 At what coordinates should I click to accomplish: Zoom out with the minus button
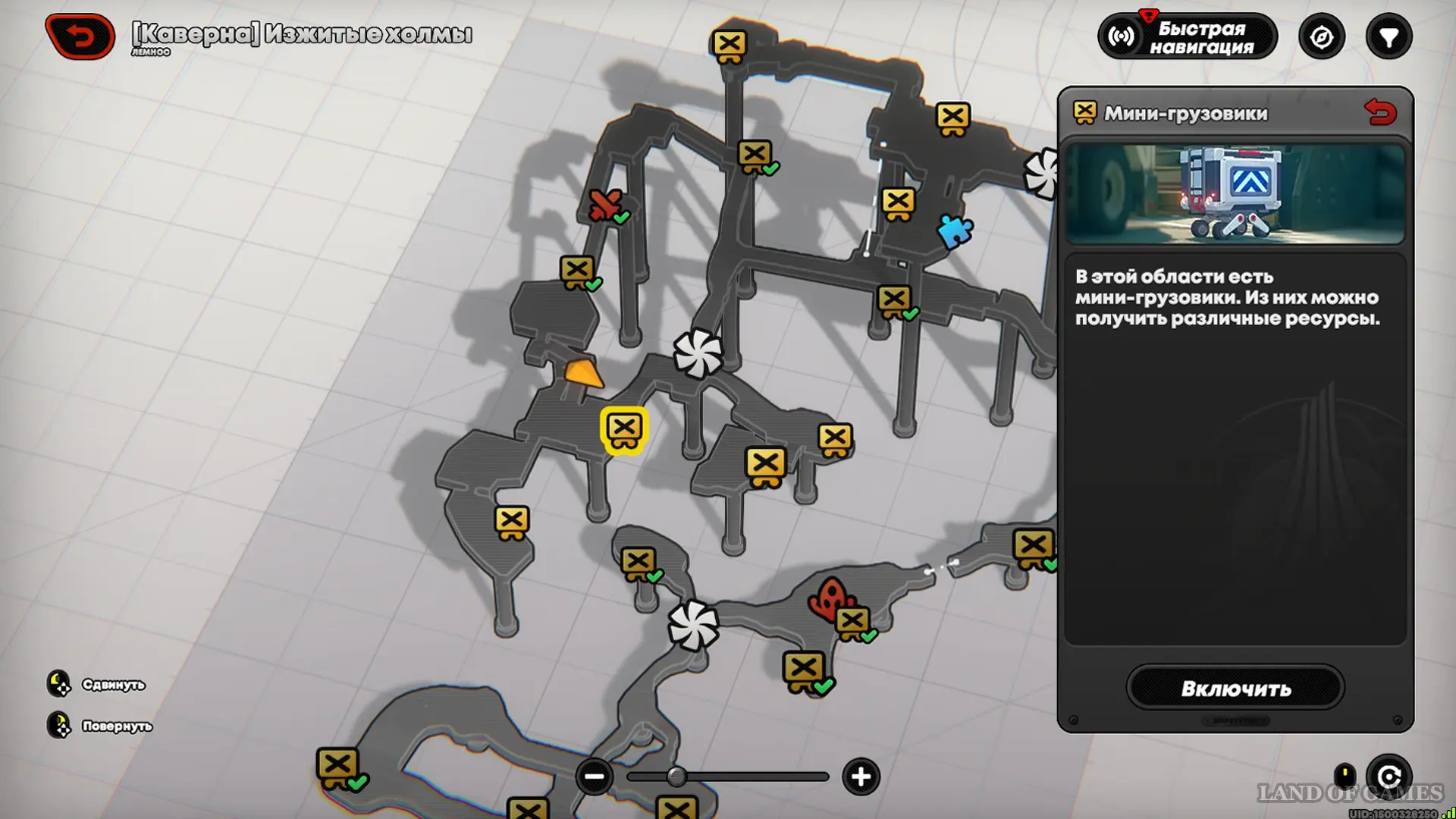tap(594, 777)
